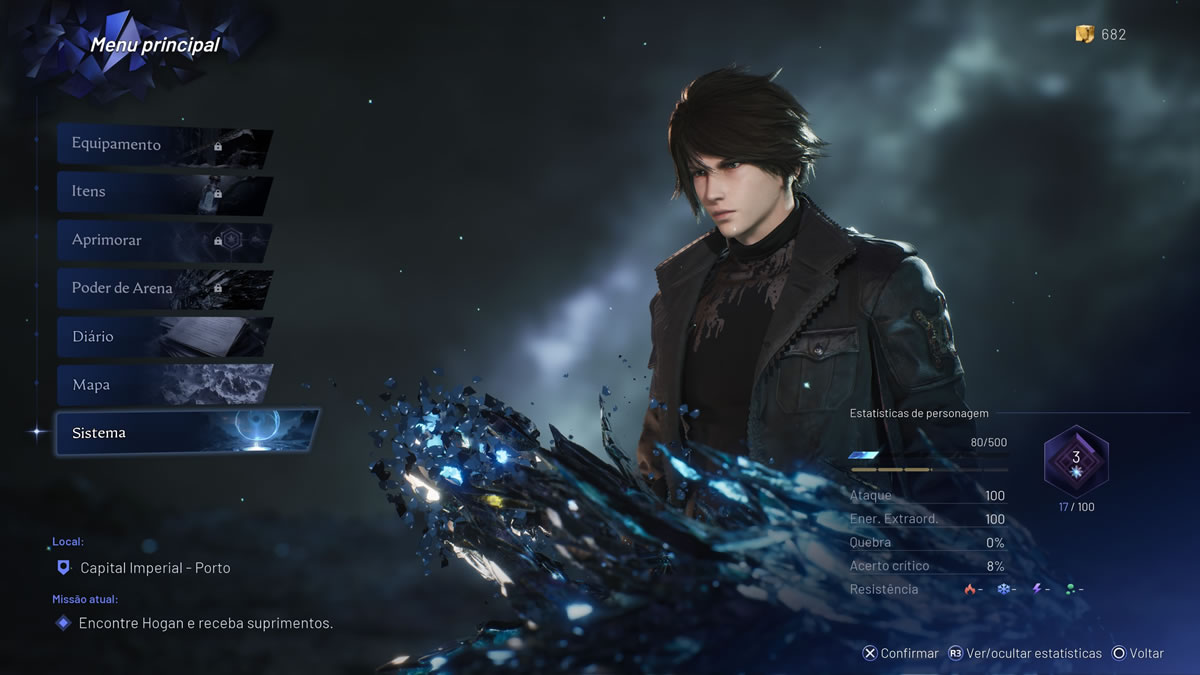
Task: Click the level 3 hexagon badge
Action: point(1076,460)
